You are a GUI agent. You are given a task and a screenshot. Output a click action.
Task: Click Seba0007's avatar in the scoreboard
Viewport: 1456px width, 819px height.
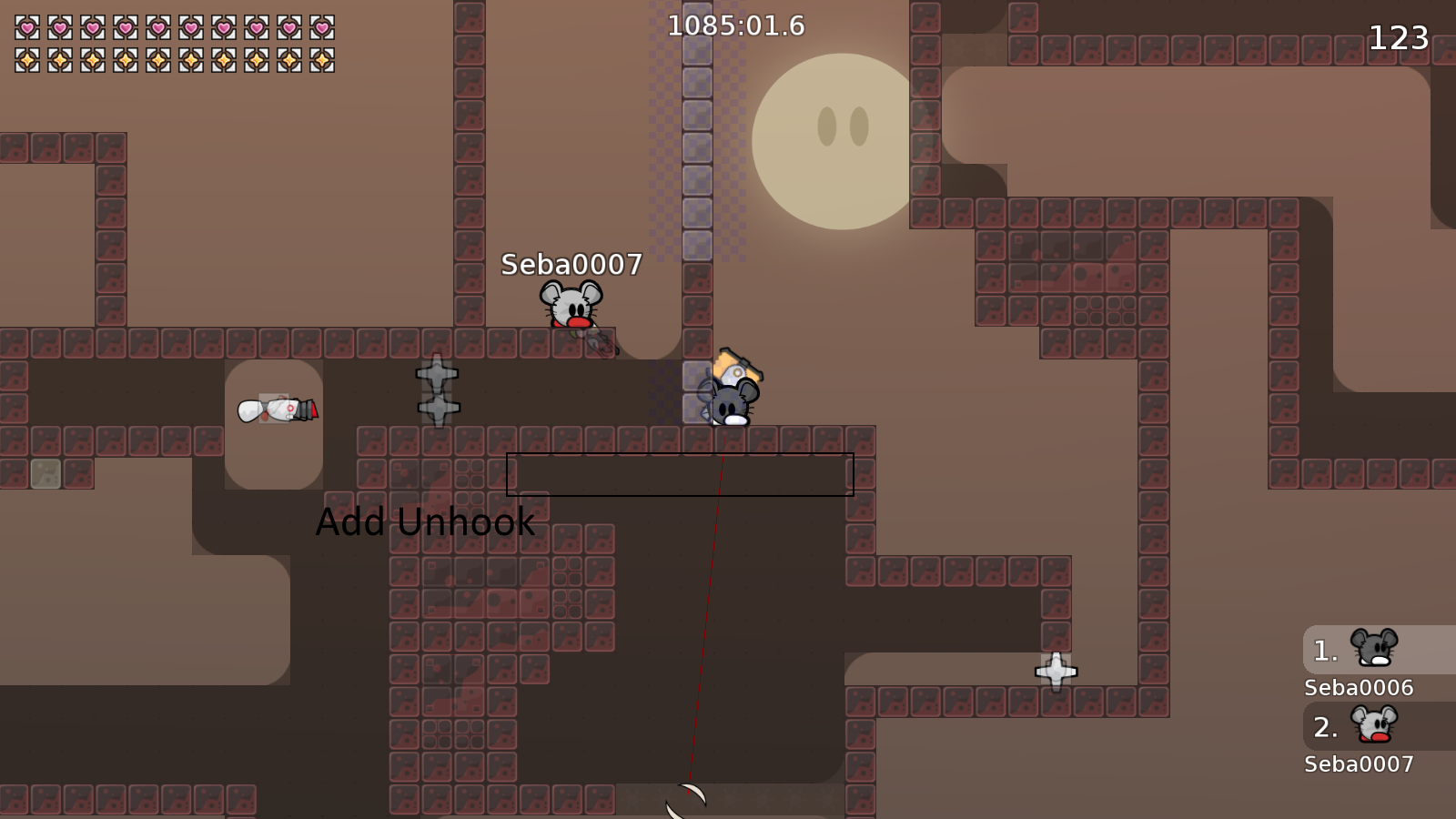[x=1374, y=725]
